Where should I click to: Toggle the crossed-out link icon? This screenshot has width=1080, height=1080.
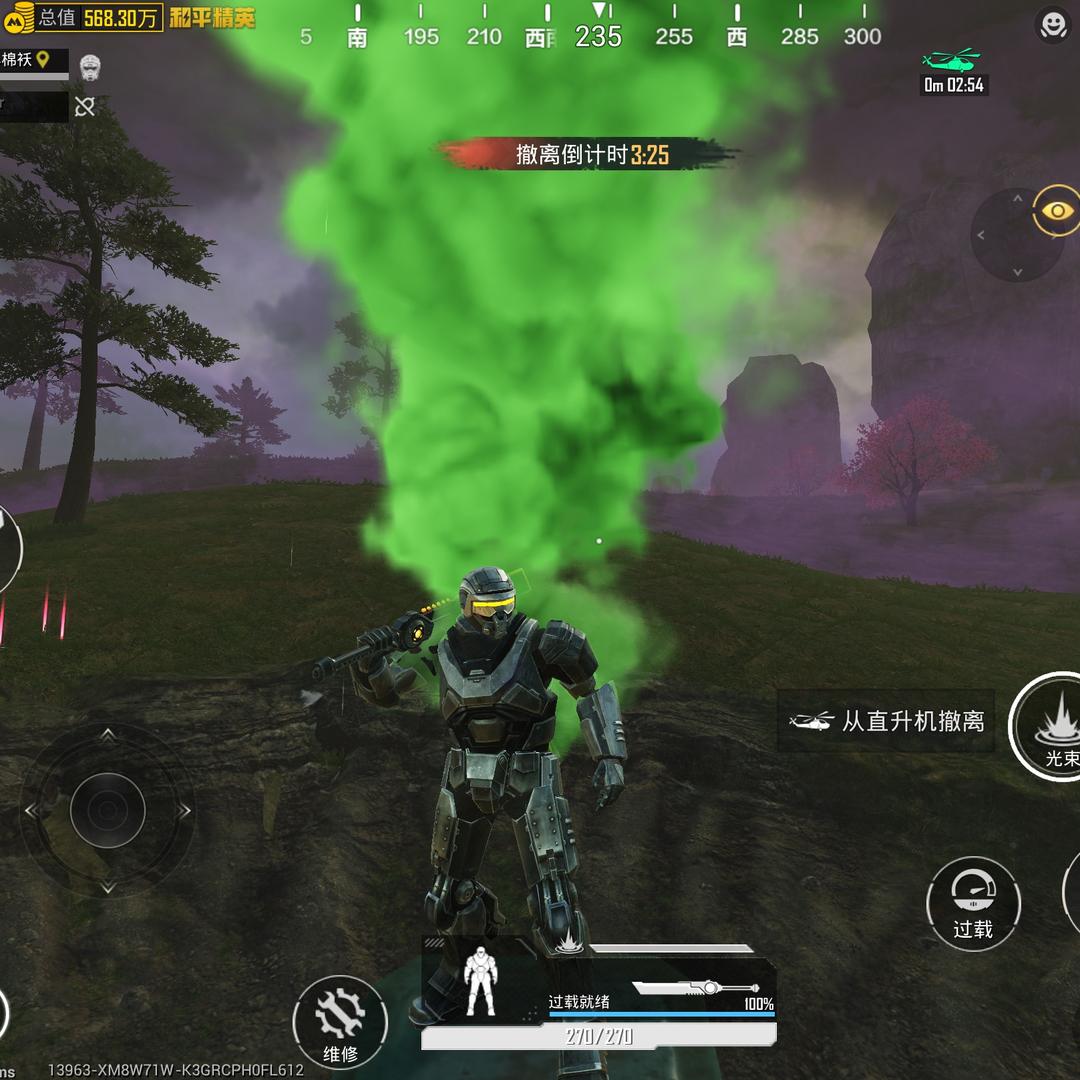tap(85, 106)
